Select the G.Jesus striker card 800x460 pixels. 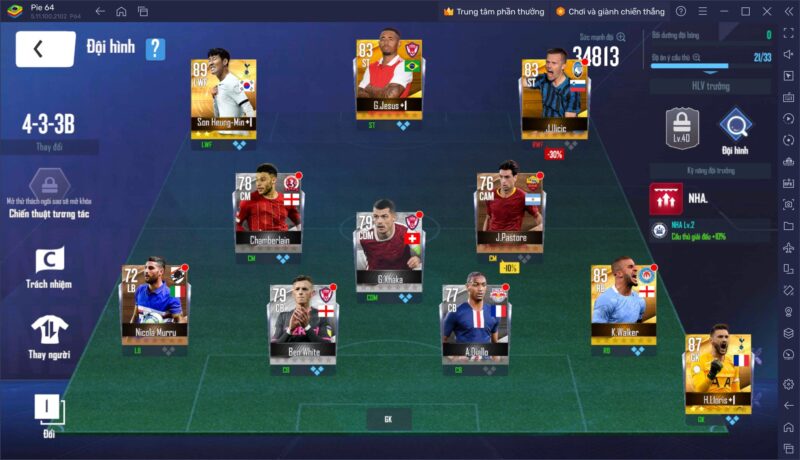tap(390, 80)
